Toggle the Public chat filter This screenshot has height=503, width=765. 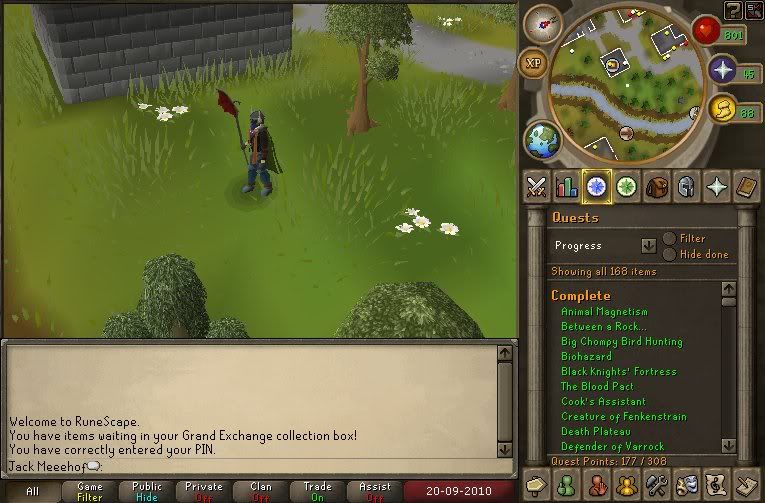[147, 491]
